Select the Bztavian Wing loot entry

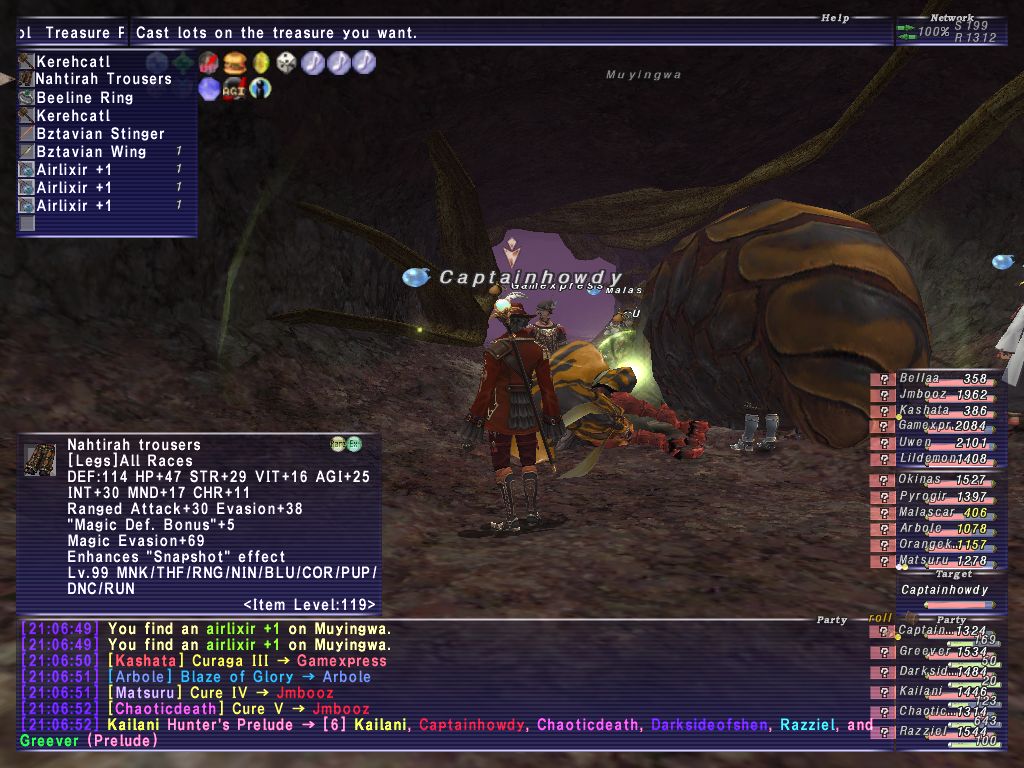coord(91,151)
